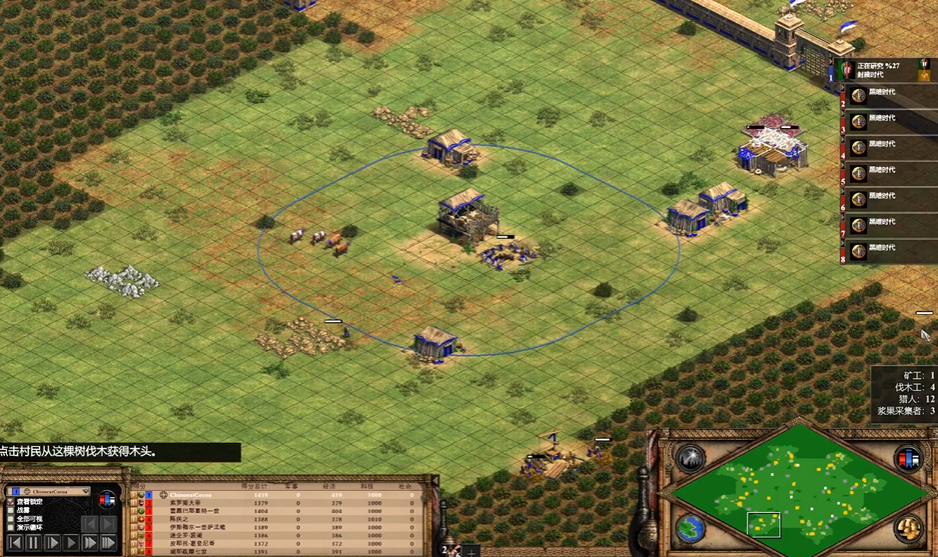
Task: Toggle the 查看锁定 checkbox
Action: (x=10, y=502)
